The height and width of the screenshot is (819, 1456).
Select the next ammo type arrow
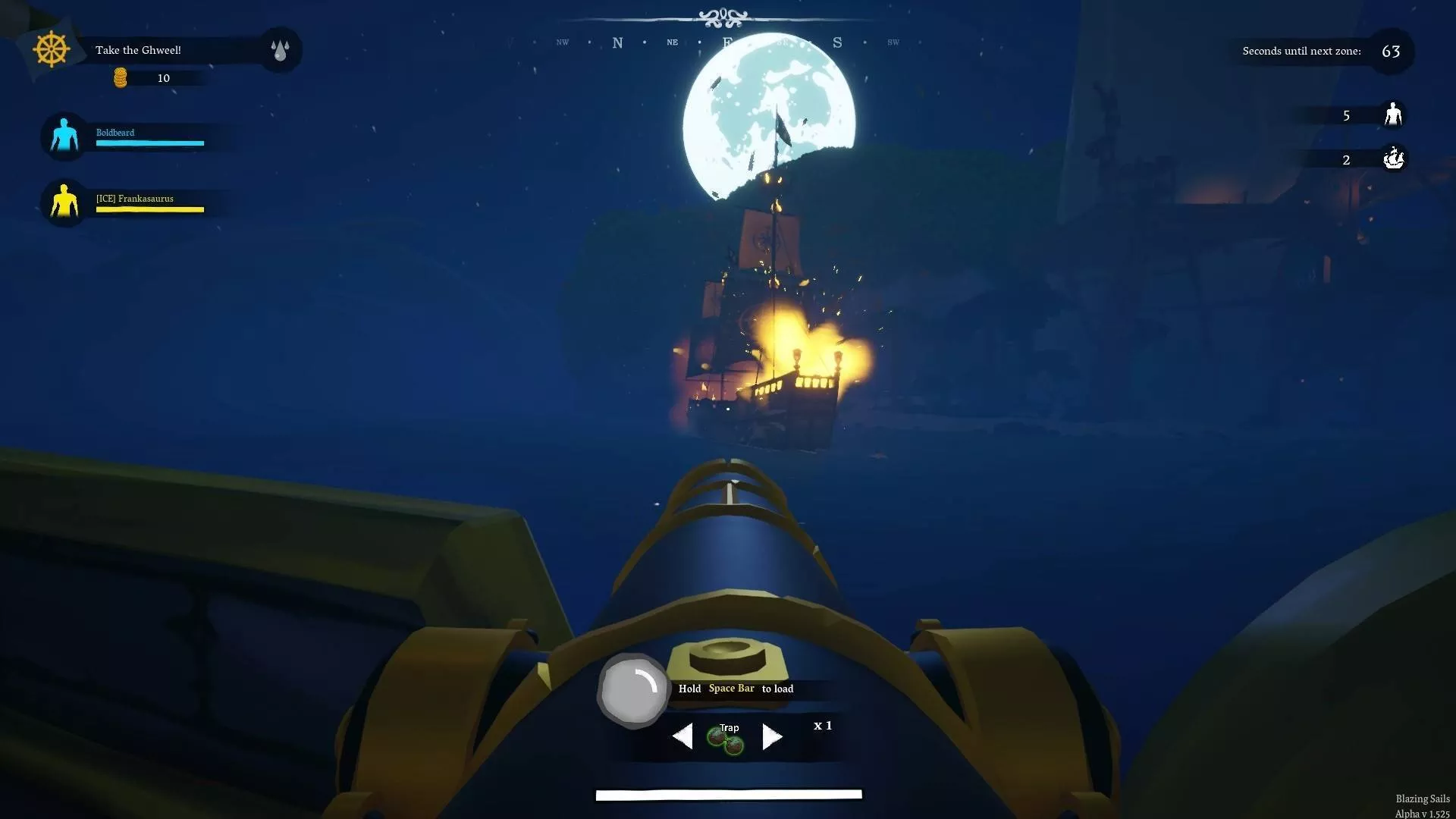(771, 736)
